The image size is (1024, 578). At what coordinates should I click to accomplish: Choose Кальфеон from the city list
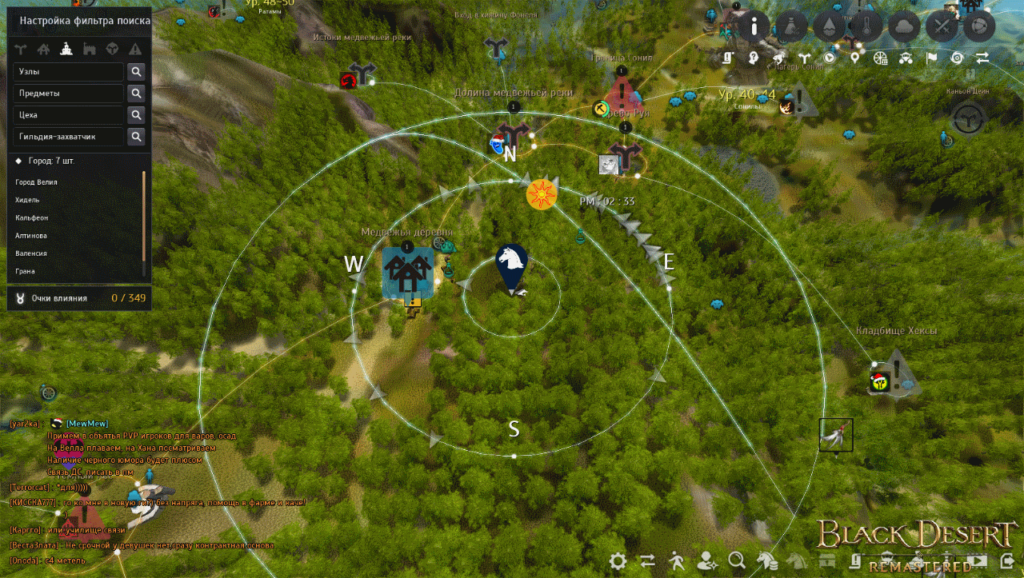(33, 217)
